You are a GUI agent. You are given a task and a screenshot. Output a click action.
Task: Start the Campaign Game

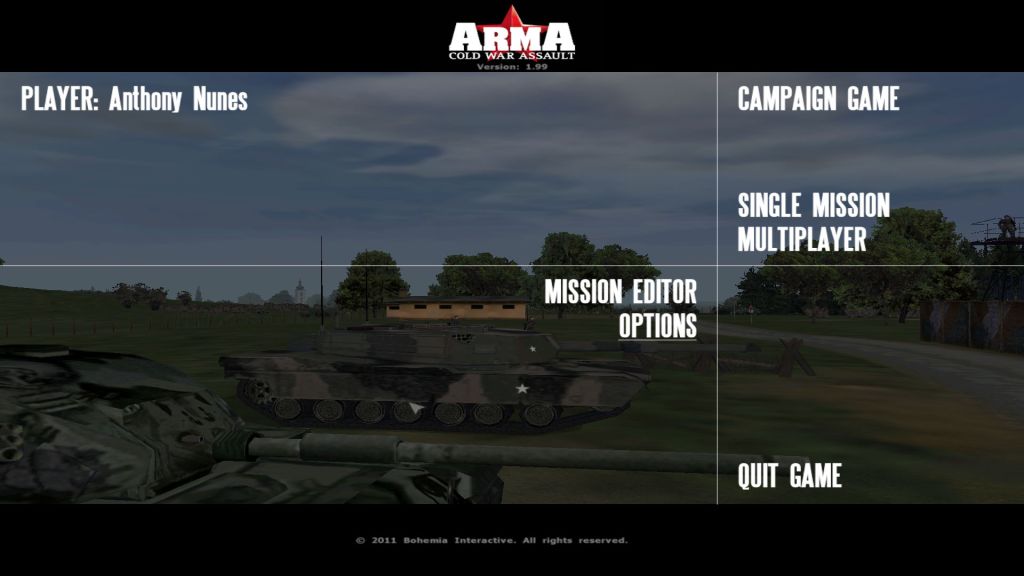tap(818, 99)
